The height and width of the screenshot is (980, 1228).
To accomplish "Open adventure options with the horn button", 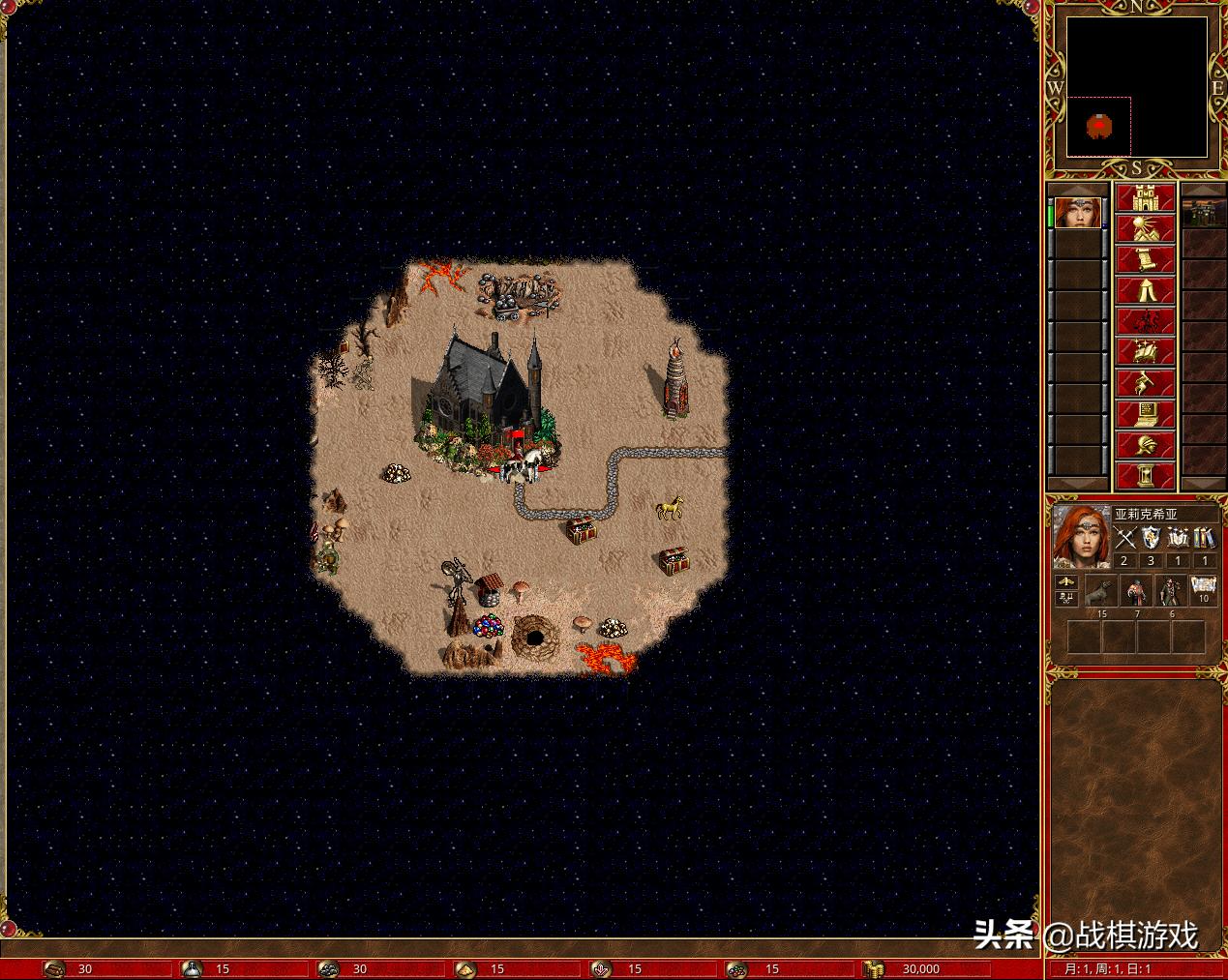I will [1146, 383].
